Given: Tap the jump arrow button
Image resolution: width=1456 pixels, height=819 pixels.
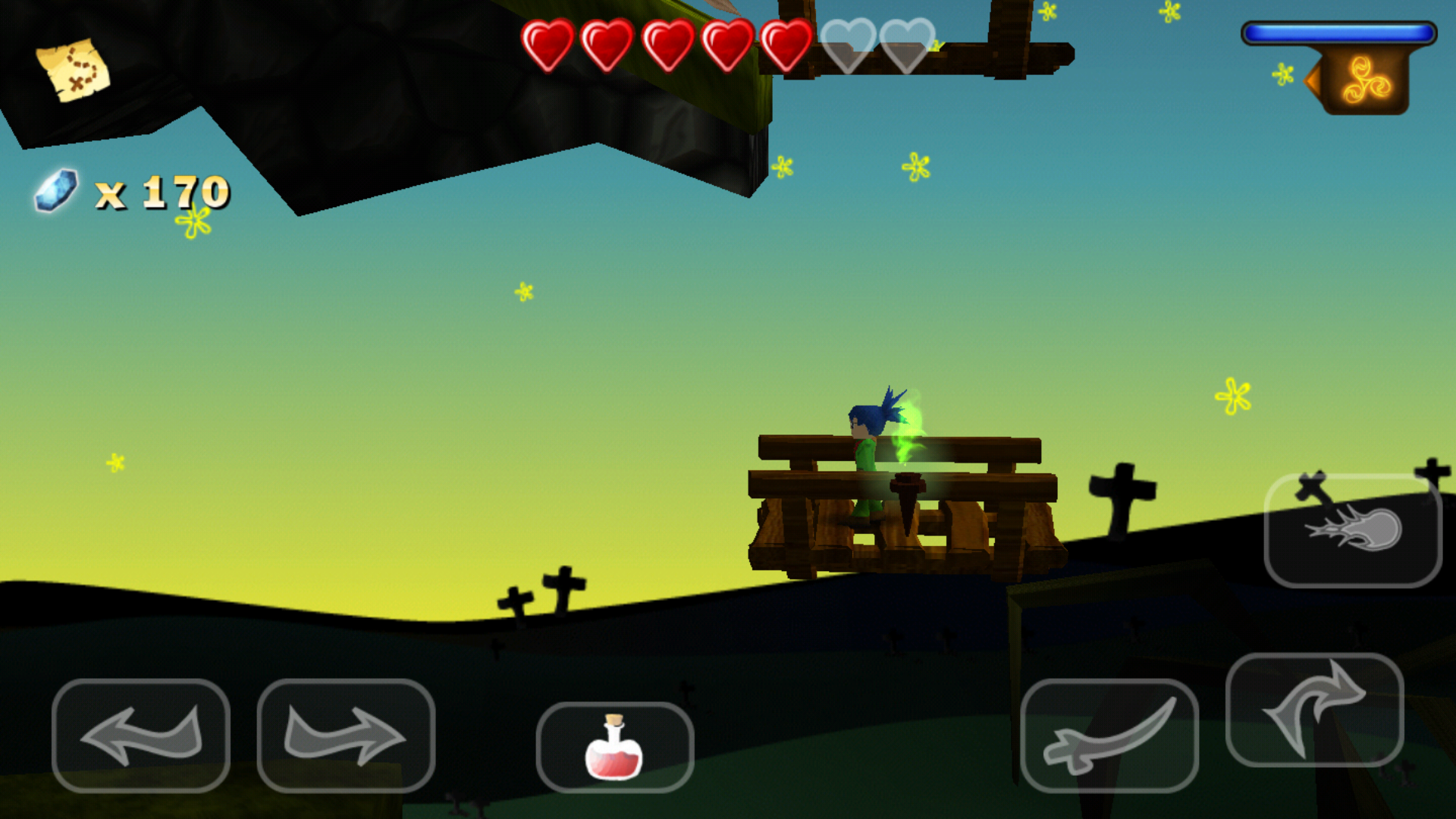Looking at the screenshot, I should click(x=1314, y=709).
